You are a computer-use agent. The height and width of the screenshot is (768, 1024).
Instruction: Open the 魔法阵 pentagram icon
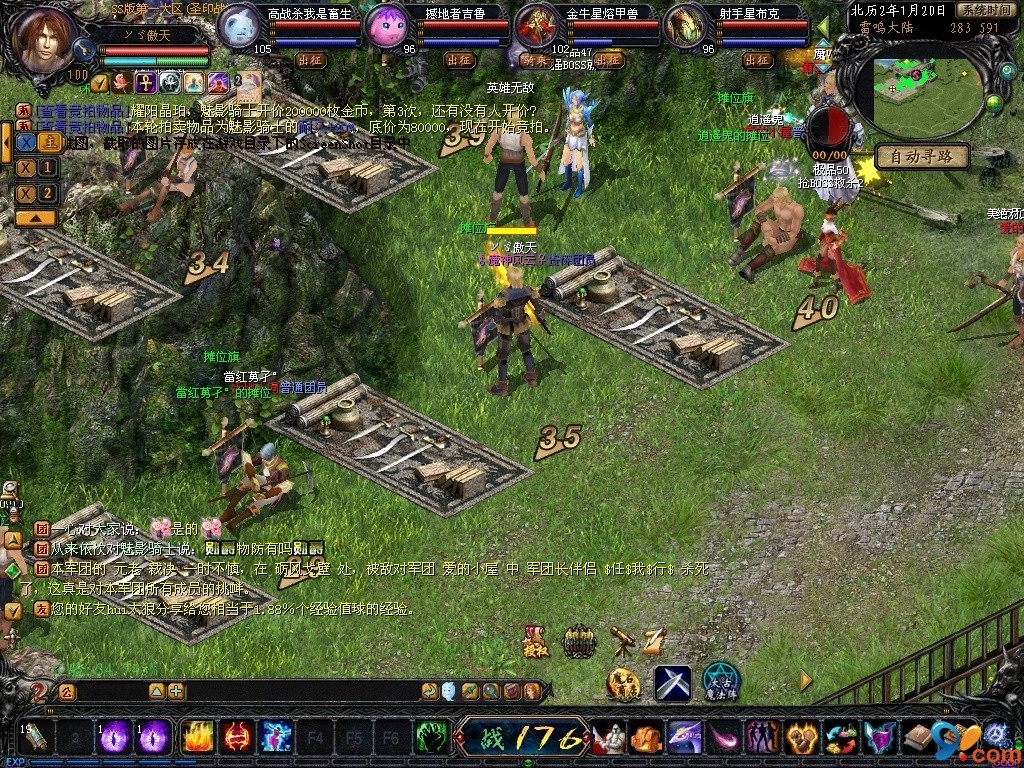720,681
